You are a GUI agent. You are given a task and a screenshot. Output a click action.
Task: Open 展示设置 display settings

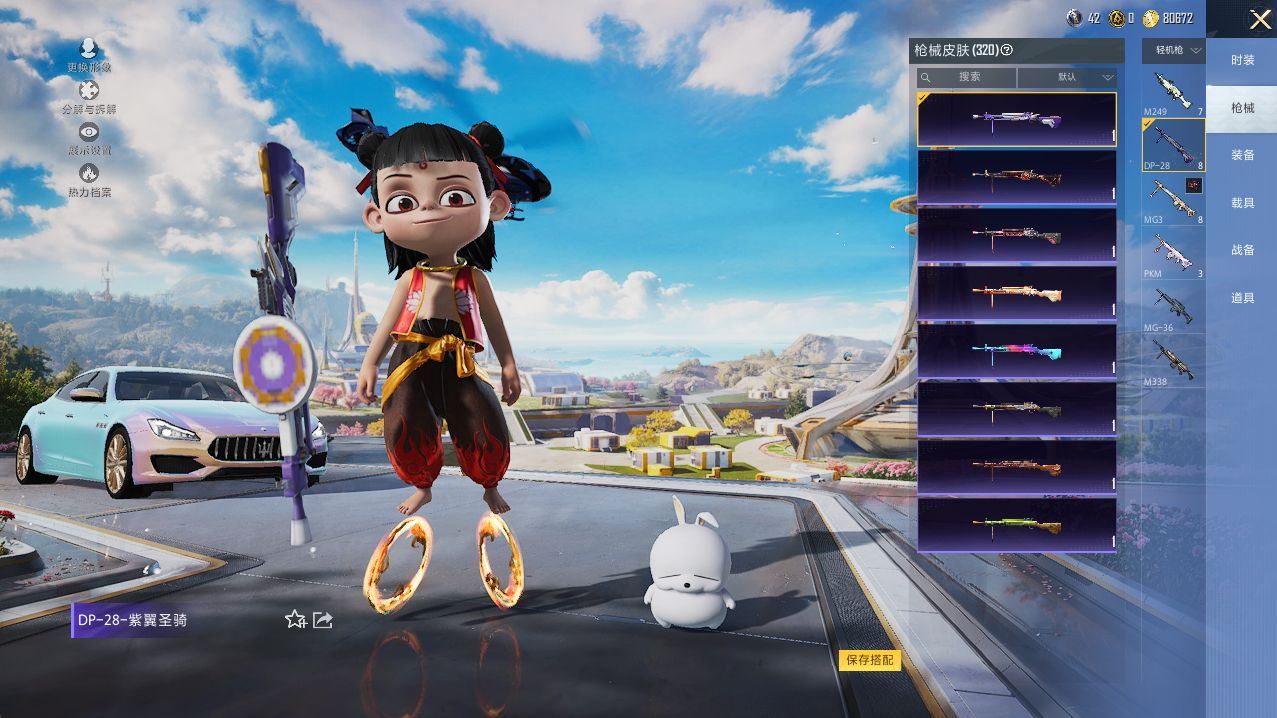coord(89,138)
